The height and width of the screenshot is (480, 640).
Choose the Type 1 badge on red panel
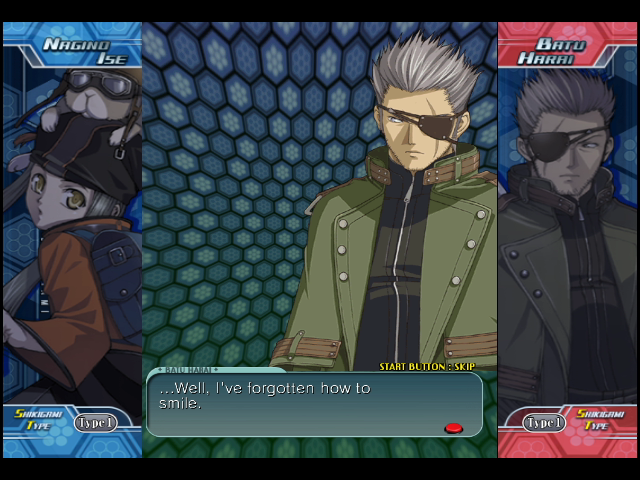[544, 423]
